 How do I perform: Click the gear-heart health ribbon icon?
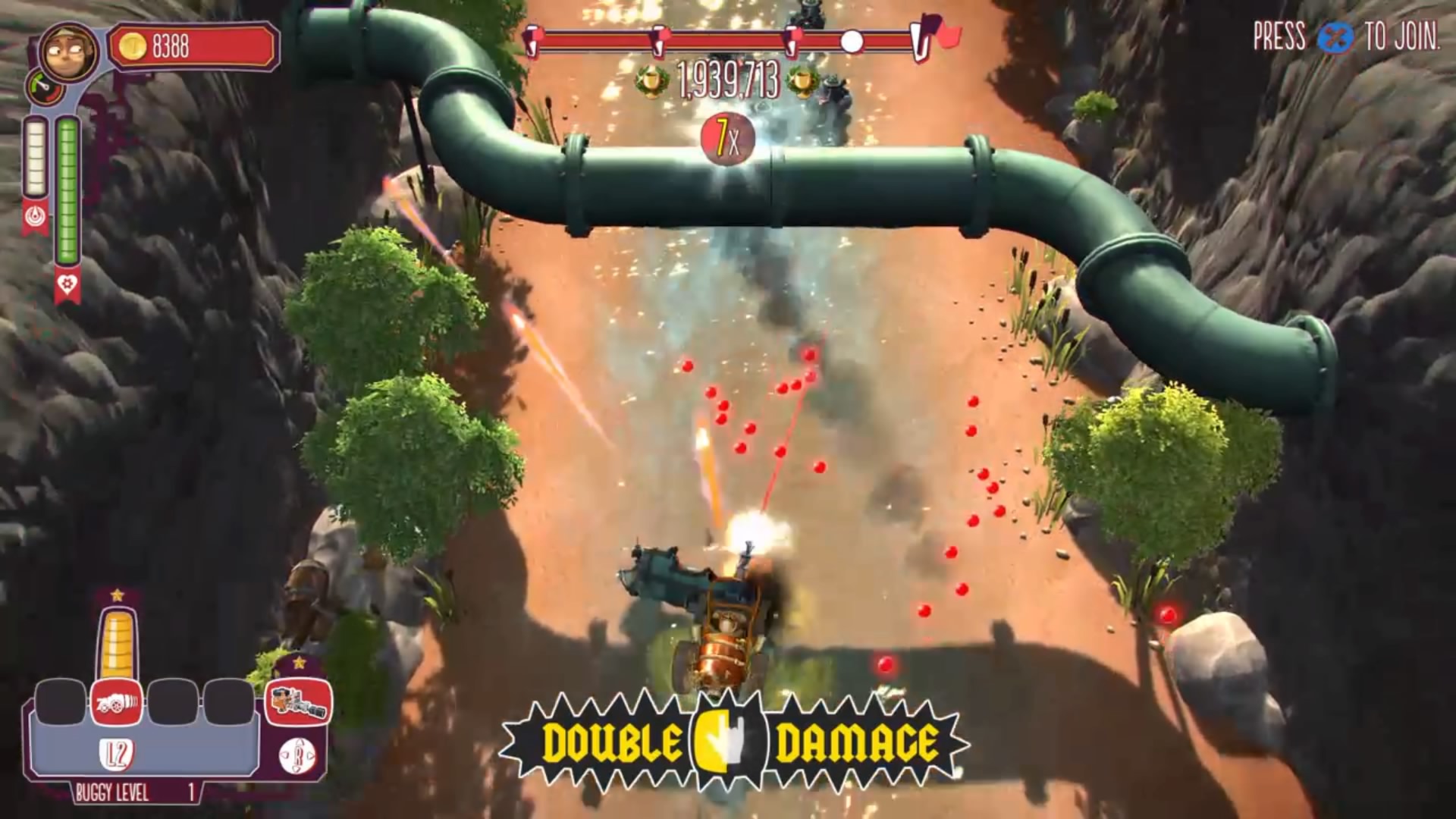tap(67, 285)
